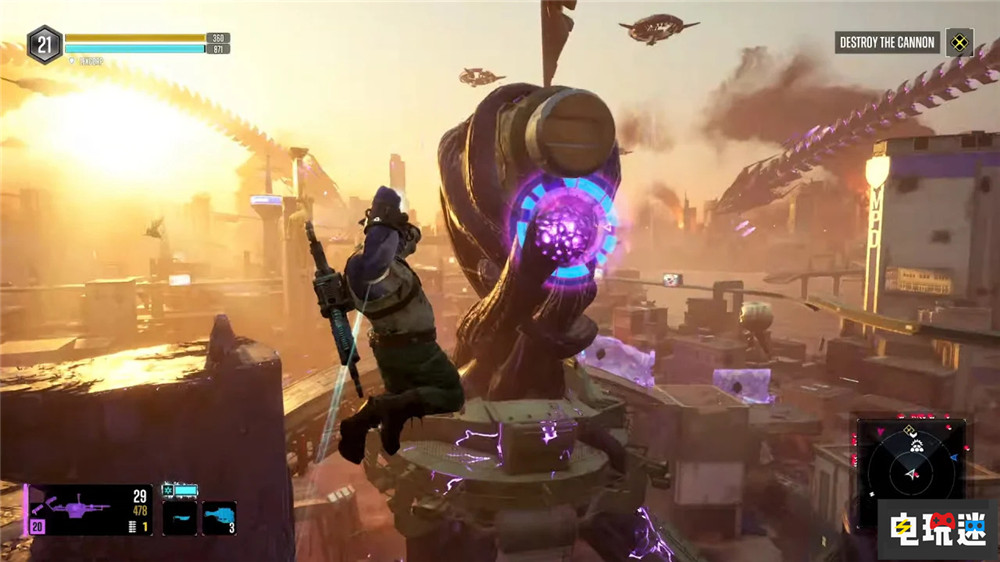Select the blue melee weapon slot
The height and width of the screenshot is (562, 1000).
point(180,517)
